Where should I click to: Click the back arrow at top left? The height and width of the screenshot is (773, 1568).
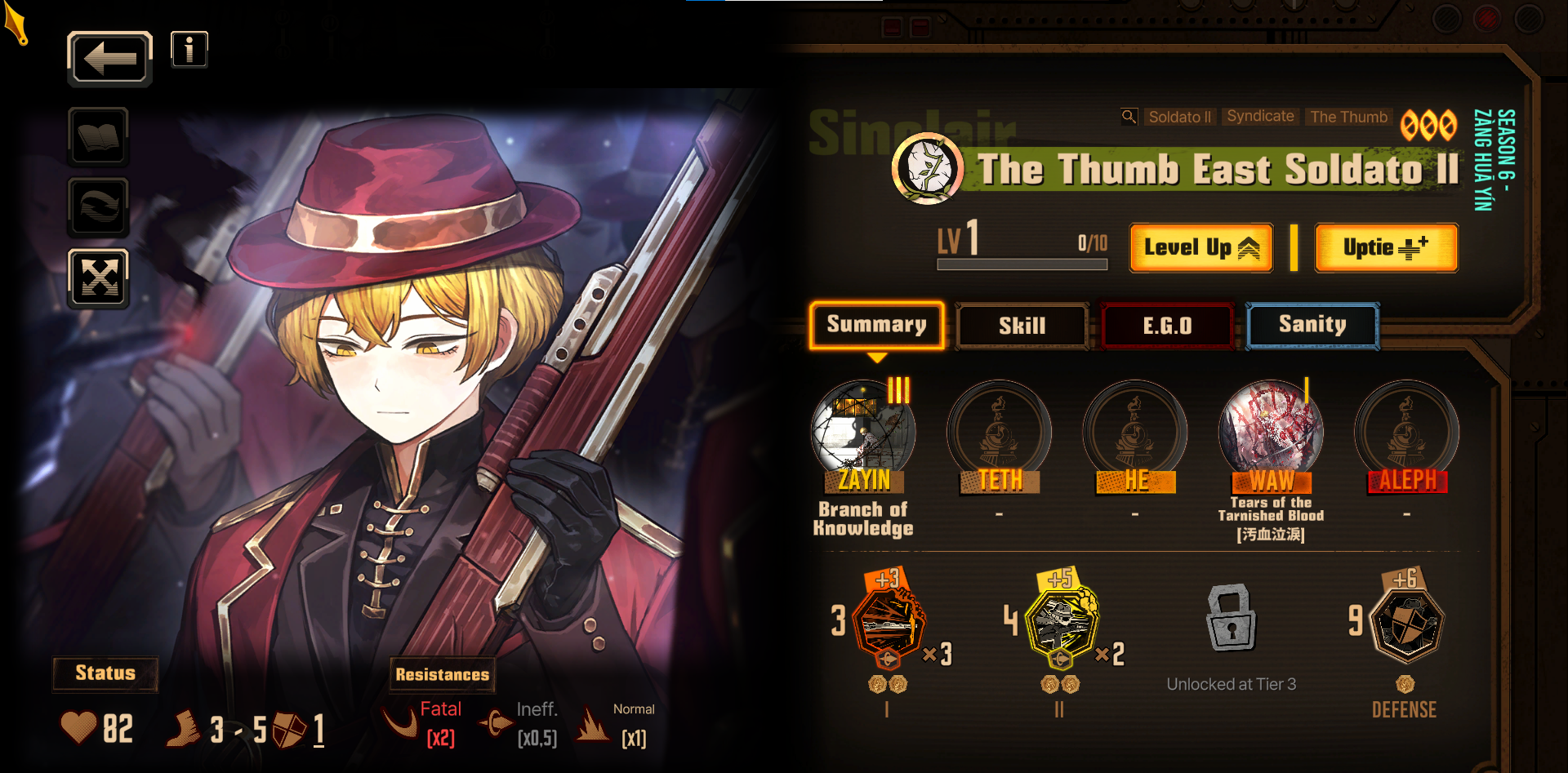pyautogui.click(x=109, y=58)
